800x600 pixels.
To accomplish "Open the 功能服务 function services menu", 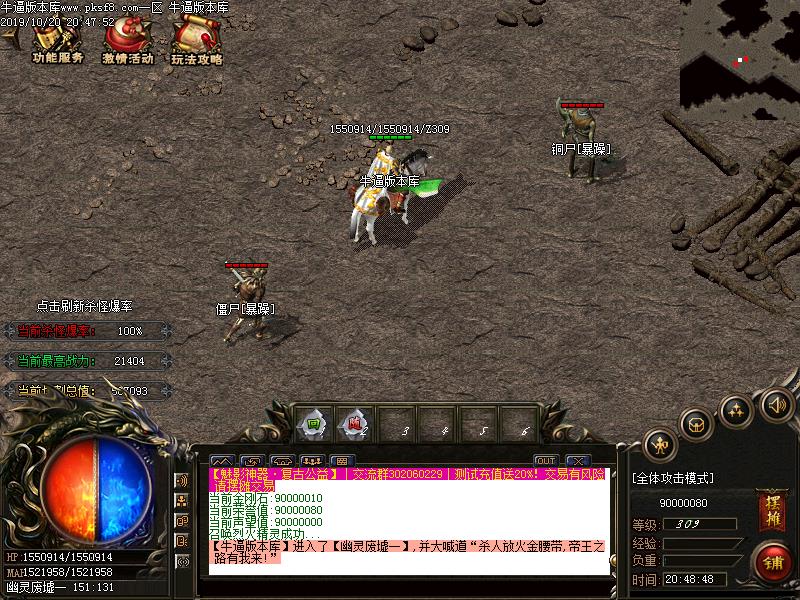I will click(x=57, y=43).
